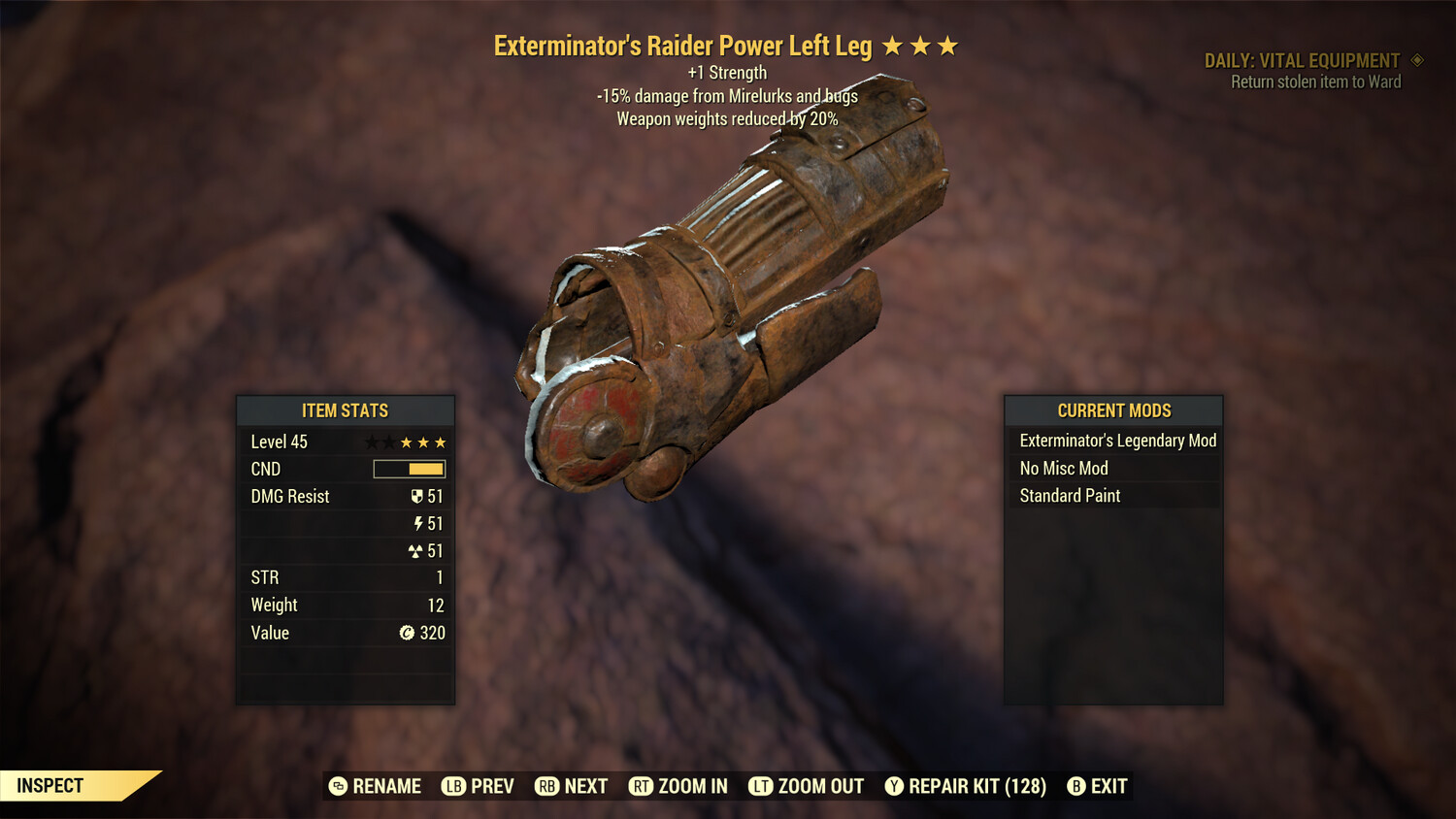1456x819 pixels.
Task: Click the ZOOM OUT control
Action: [821, 786]
